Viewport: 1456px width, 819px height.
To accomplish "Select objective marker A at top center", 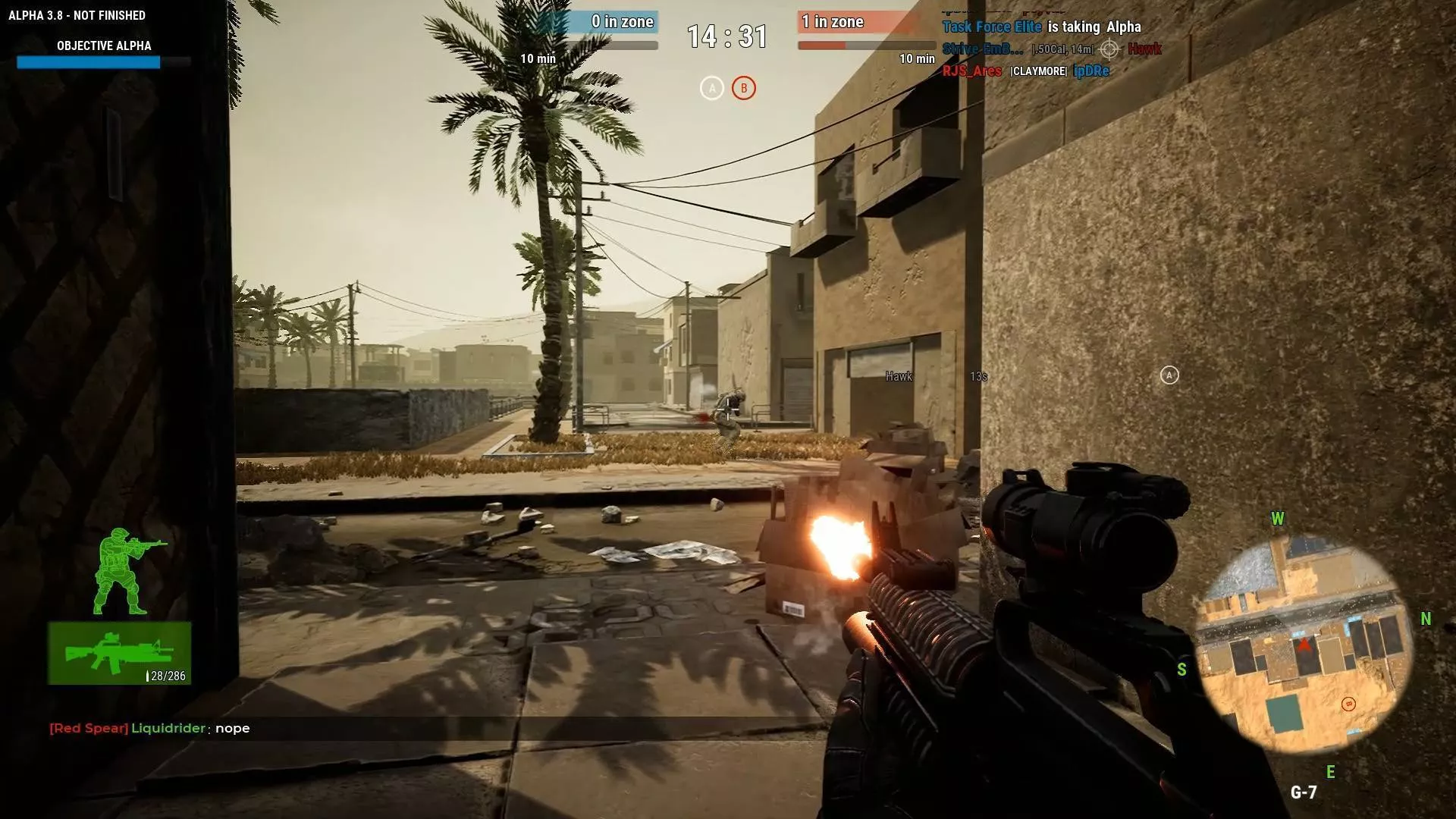I will coord(711,88).
